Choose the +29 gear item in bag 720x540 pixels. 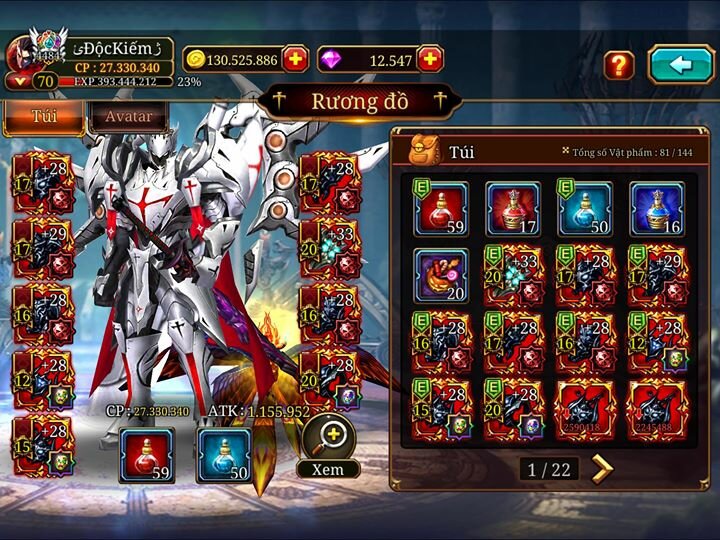(x=657, y=276)
